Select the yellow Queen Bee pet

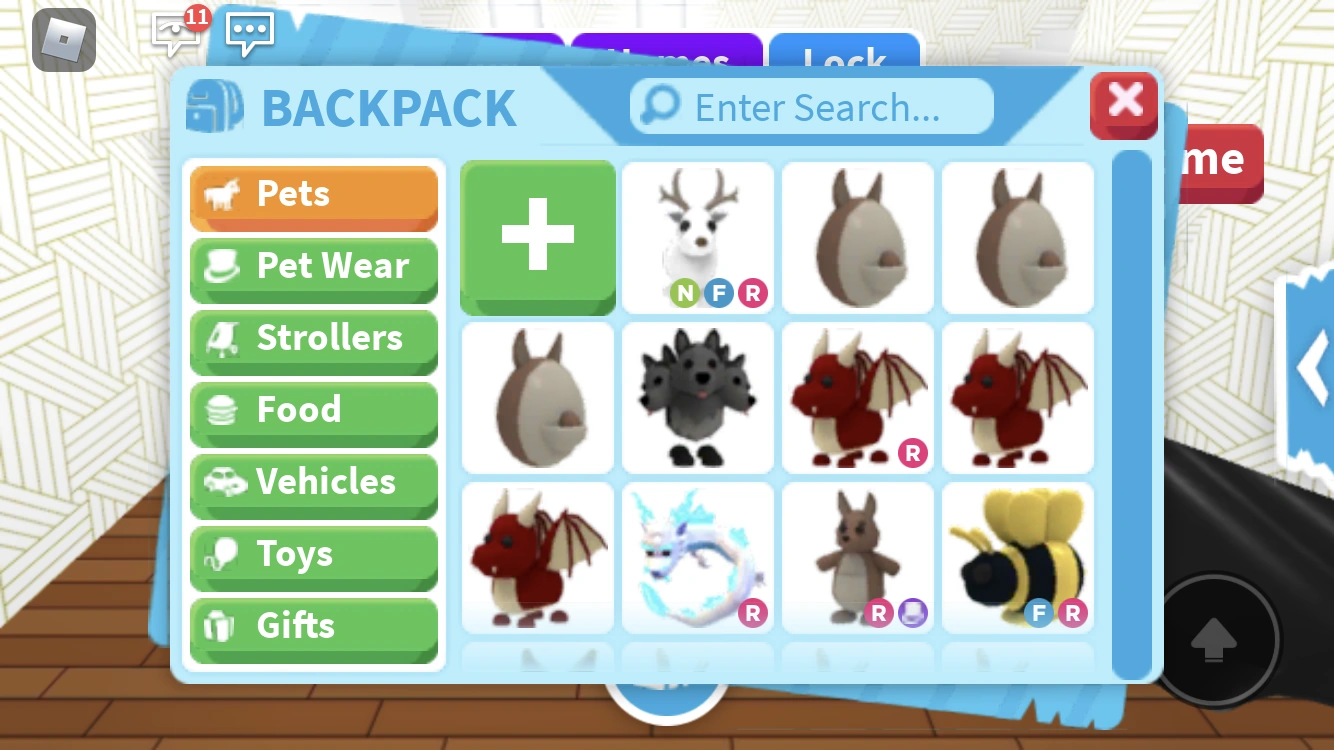(x=1017, y=557)
